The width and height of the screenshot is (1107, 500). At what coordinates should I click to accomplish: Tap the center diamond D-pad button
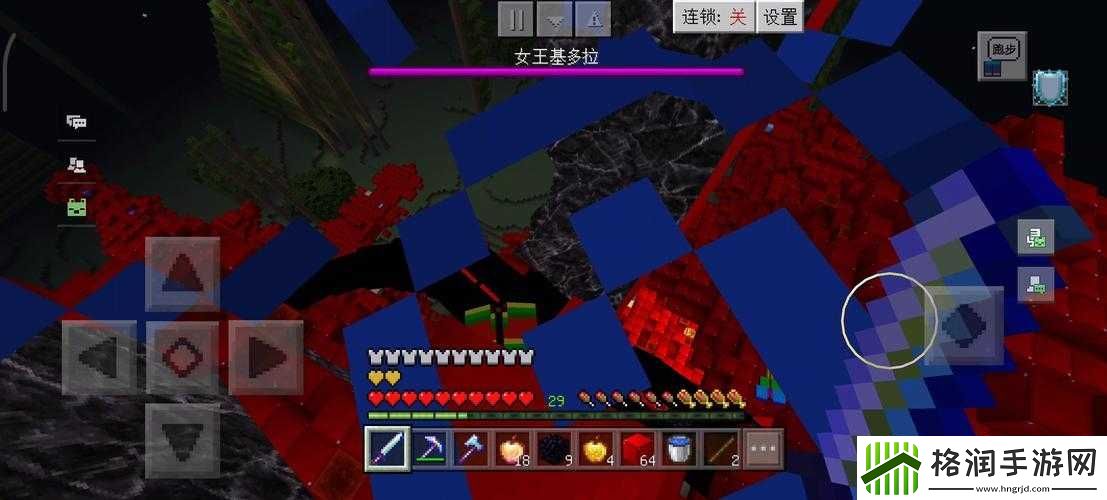[x=182, y=356]
